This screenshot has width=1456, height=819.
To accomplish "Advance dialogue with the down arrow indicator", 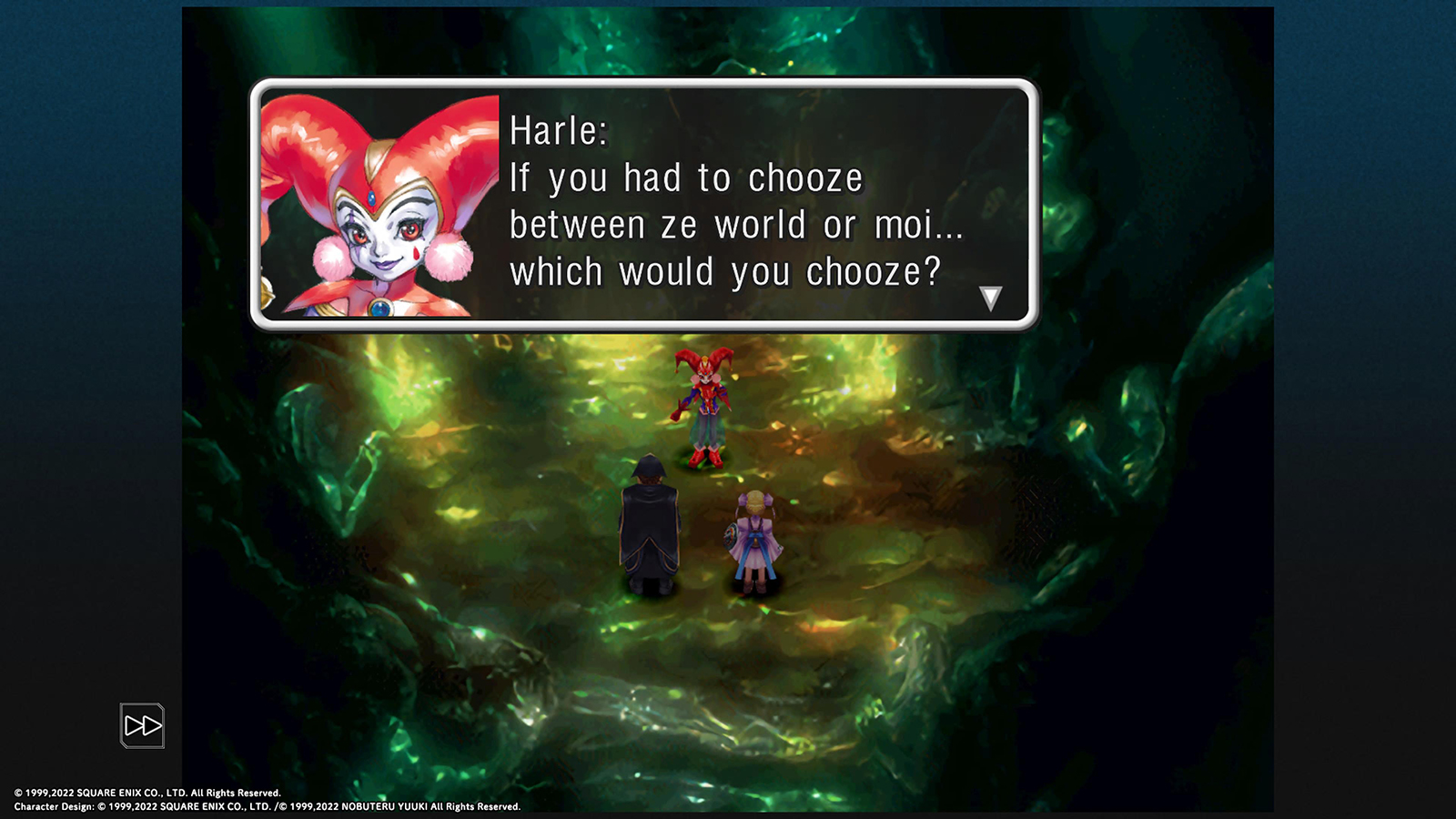I will click(990, 298).
